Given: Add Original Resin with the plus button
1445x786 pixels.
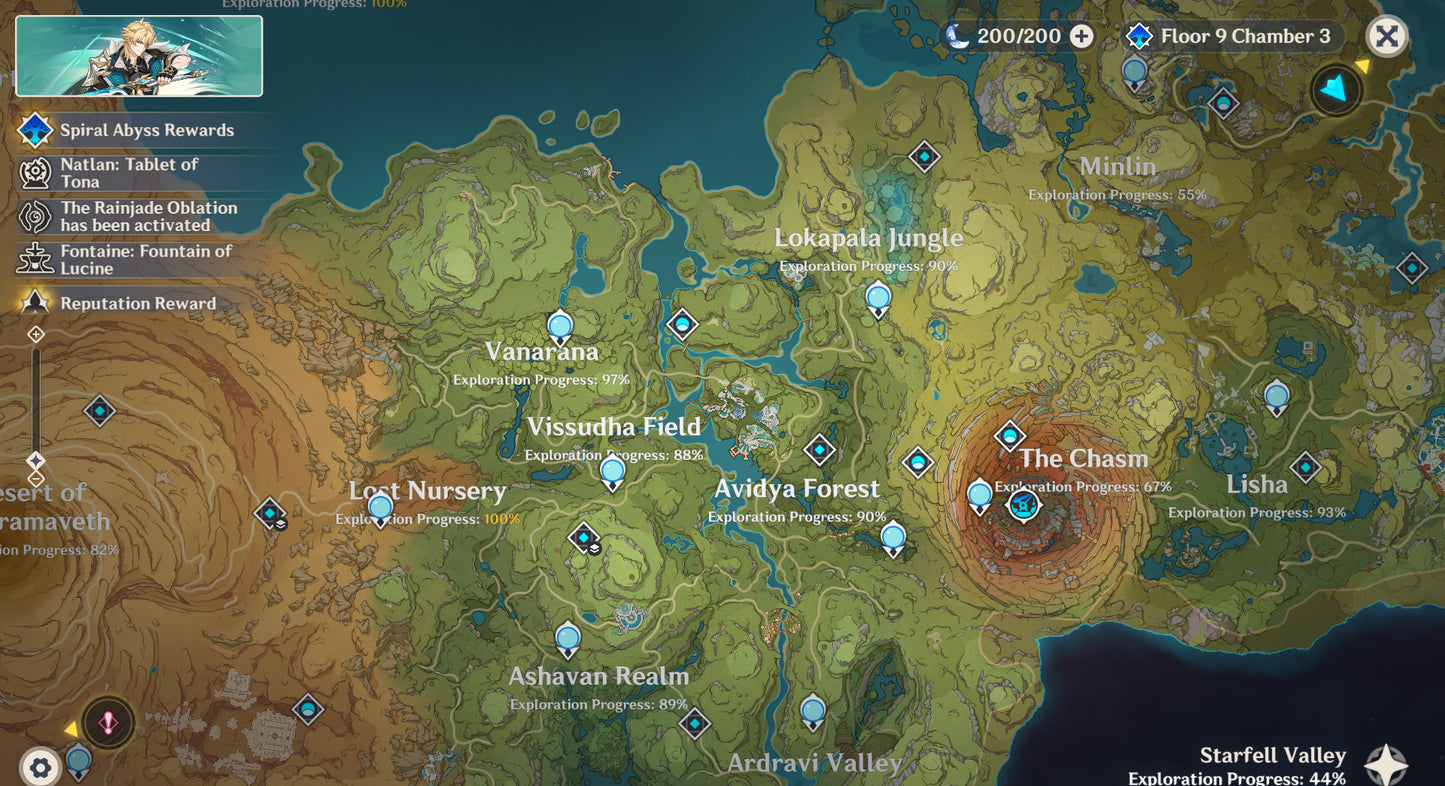Looking at the screenshot, I should pos(1081,37).
